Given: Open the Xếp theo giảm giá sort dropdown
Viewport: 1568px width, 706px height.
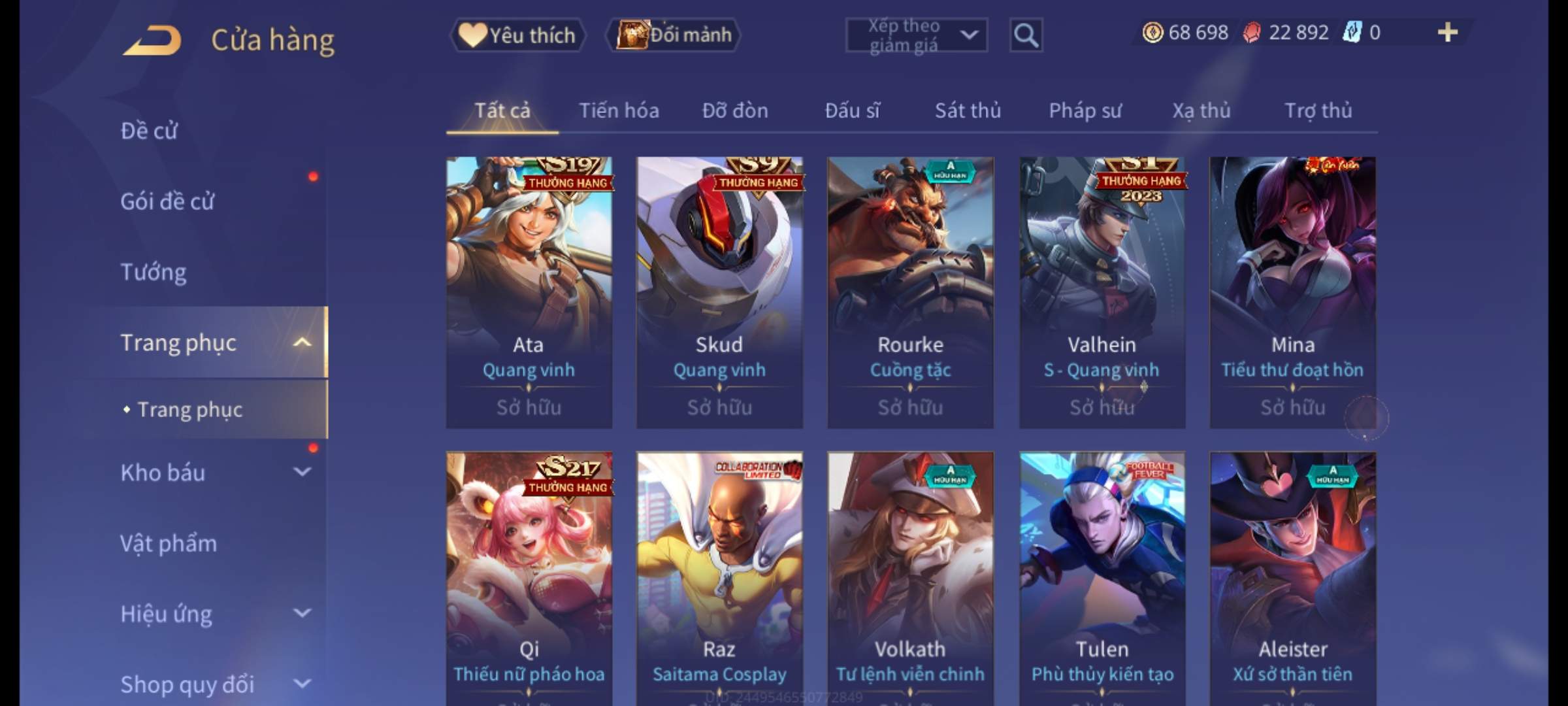Looking at the screenshot, I should point(916,35).
